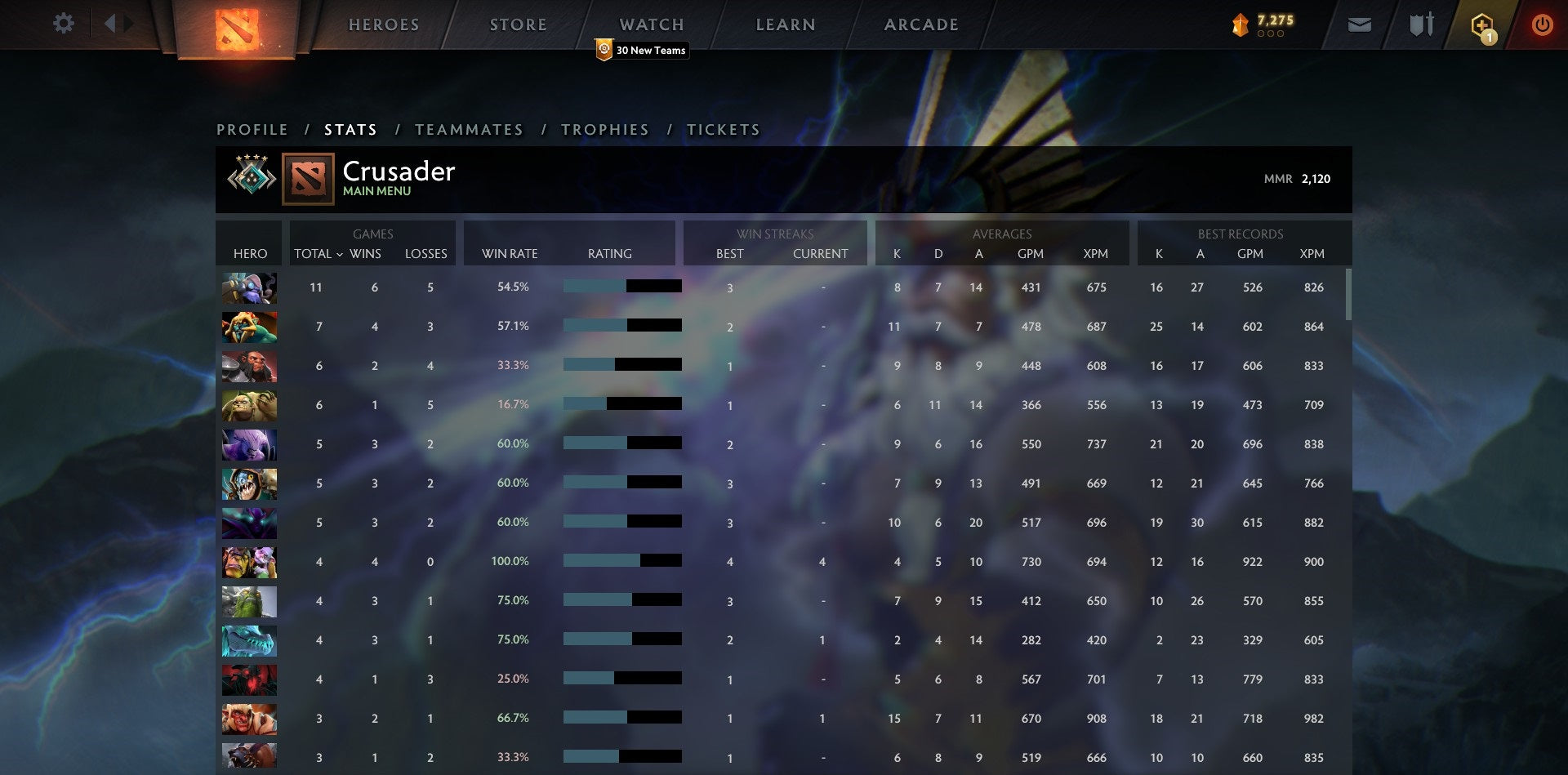Go to the PROFILE page link

coord(252,129)
